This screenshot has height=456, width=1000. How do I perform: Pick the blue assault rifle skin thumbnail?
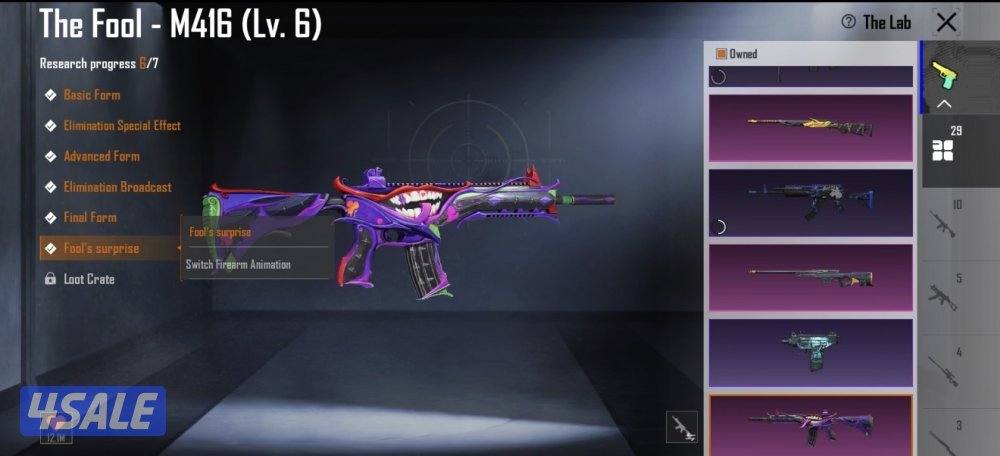click(810, 202)
